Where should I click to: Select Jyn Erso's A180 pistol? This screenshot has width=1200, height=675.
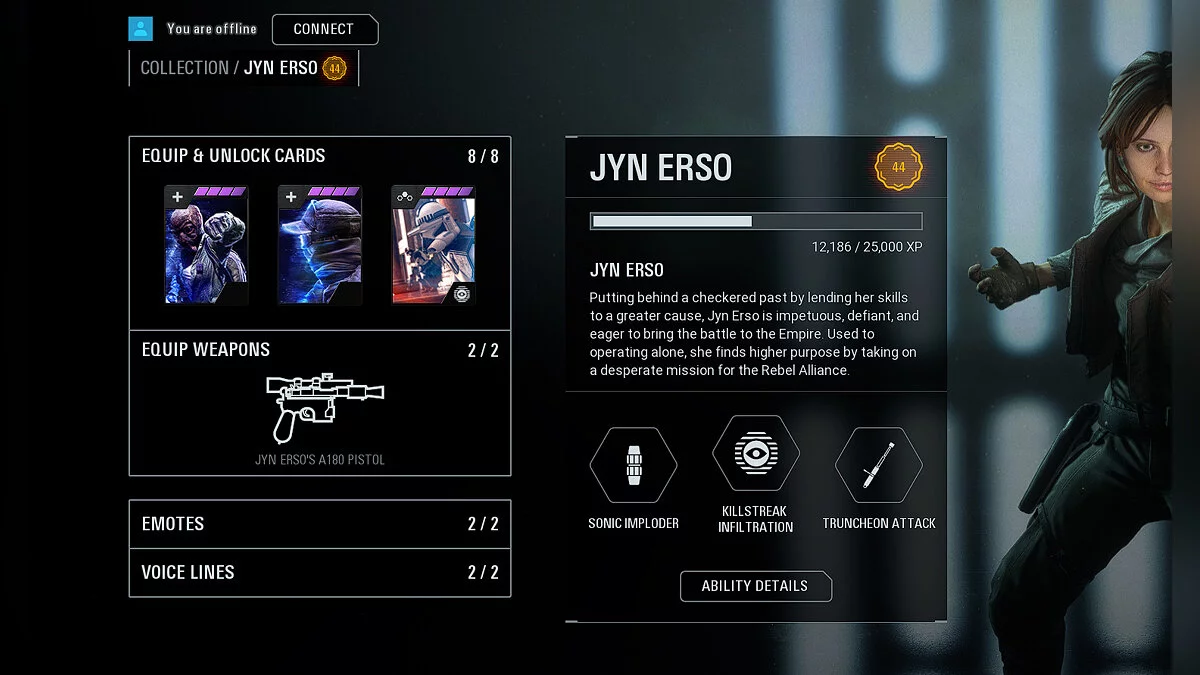click(320, 410)
